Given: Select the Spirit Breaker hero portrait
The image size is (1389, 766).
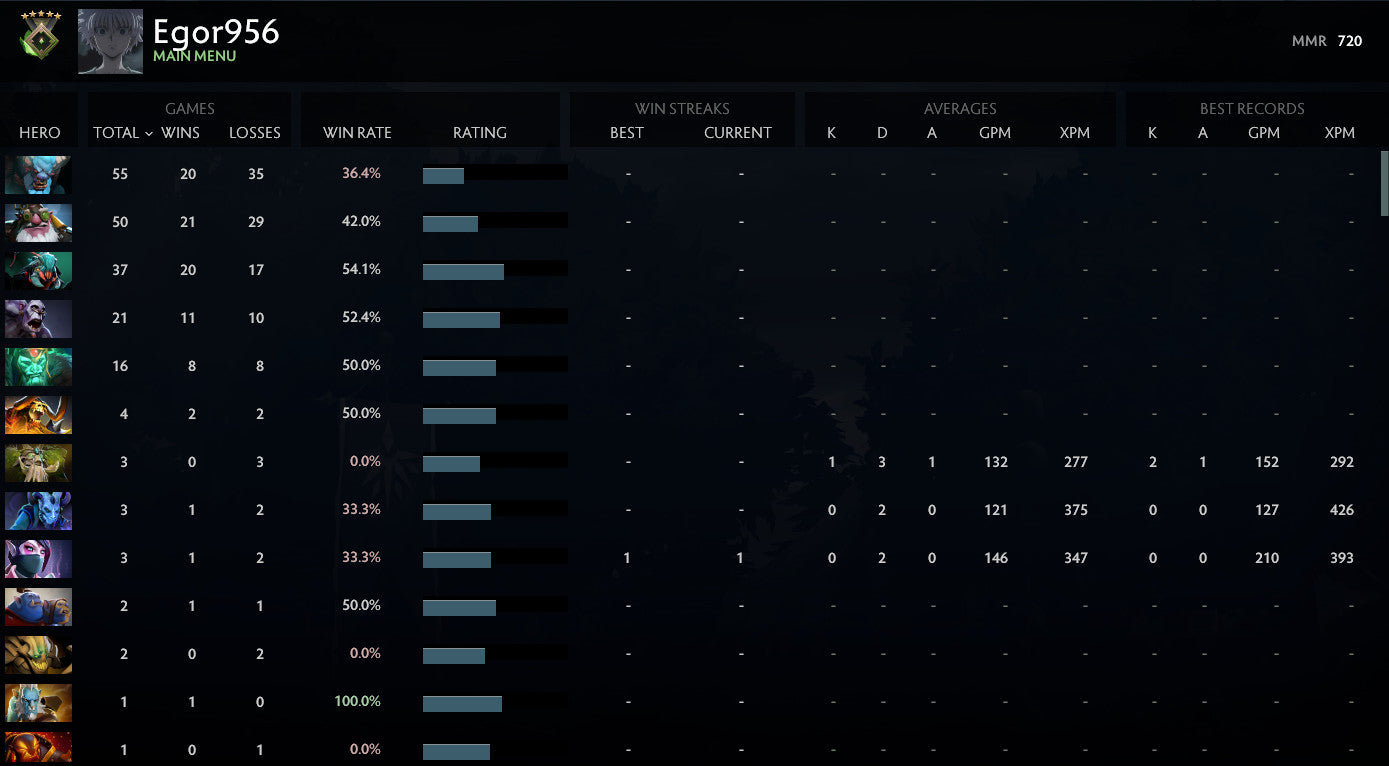Looking at the screenshot, I should [38, 174].
